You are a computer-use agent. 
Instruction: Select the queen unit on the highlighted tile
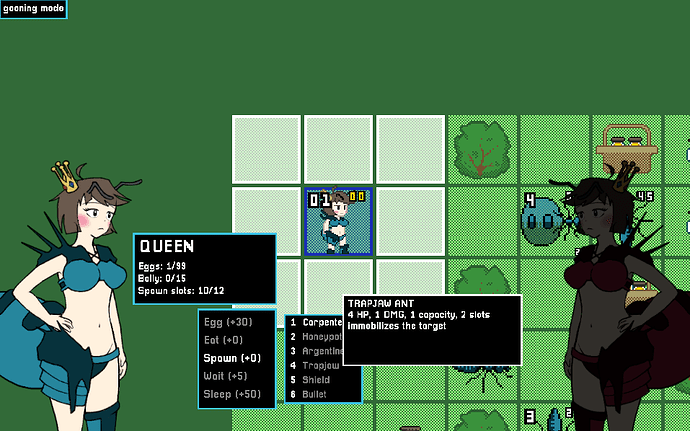tap(338, 222)
